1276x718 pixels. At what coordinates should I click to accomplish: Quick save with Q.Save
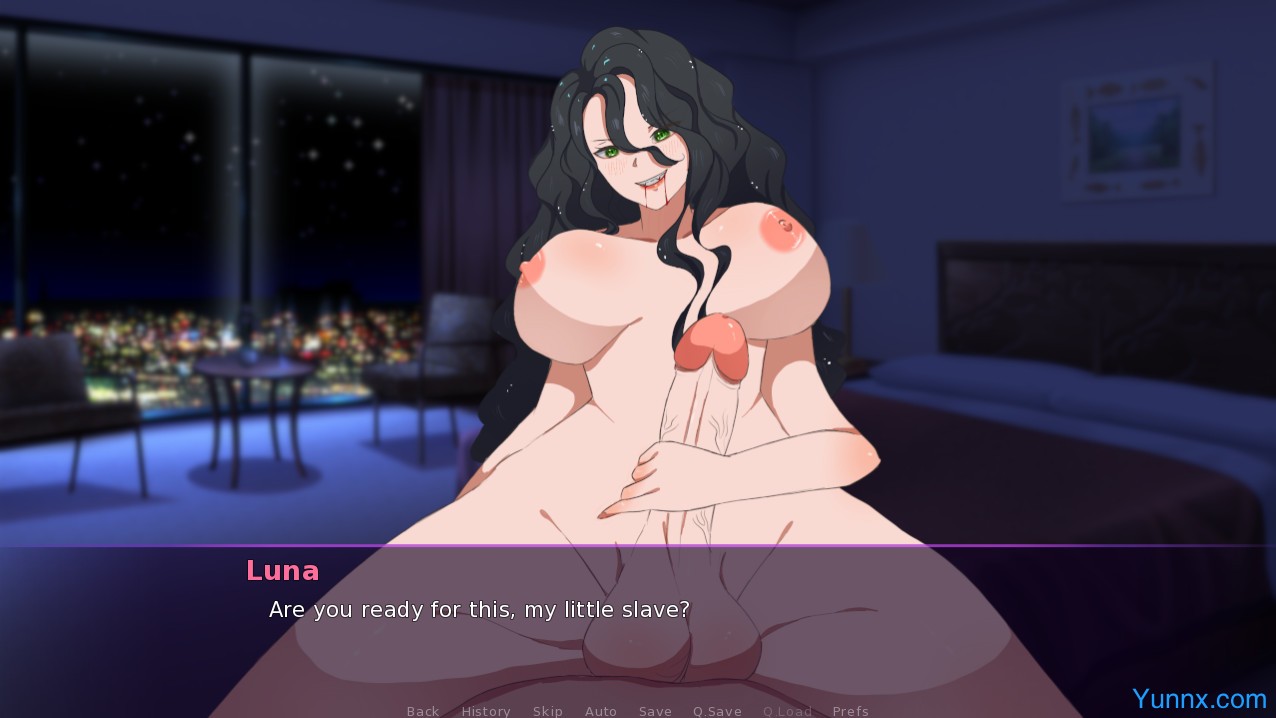click(717, 711)
